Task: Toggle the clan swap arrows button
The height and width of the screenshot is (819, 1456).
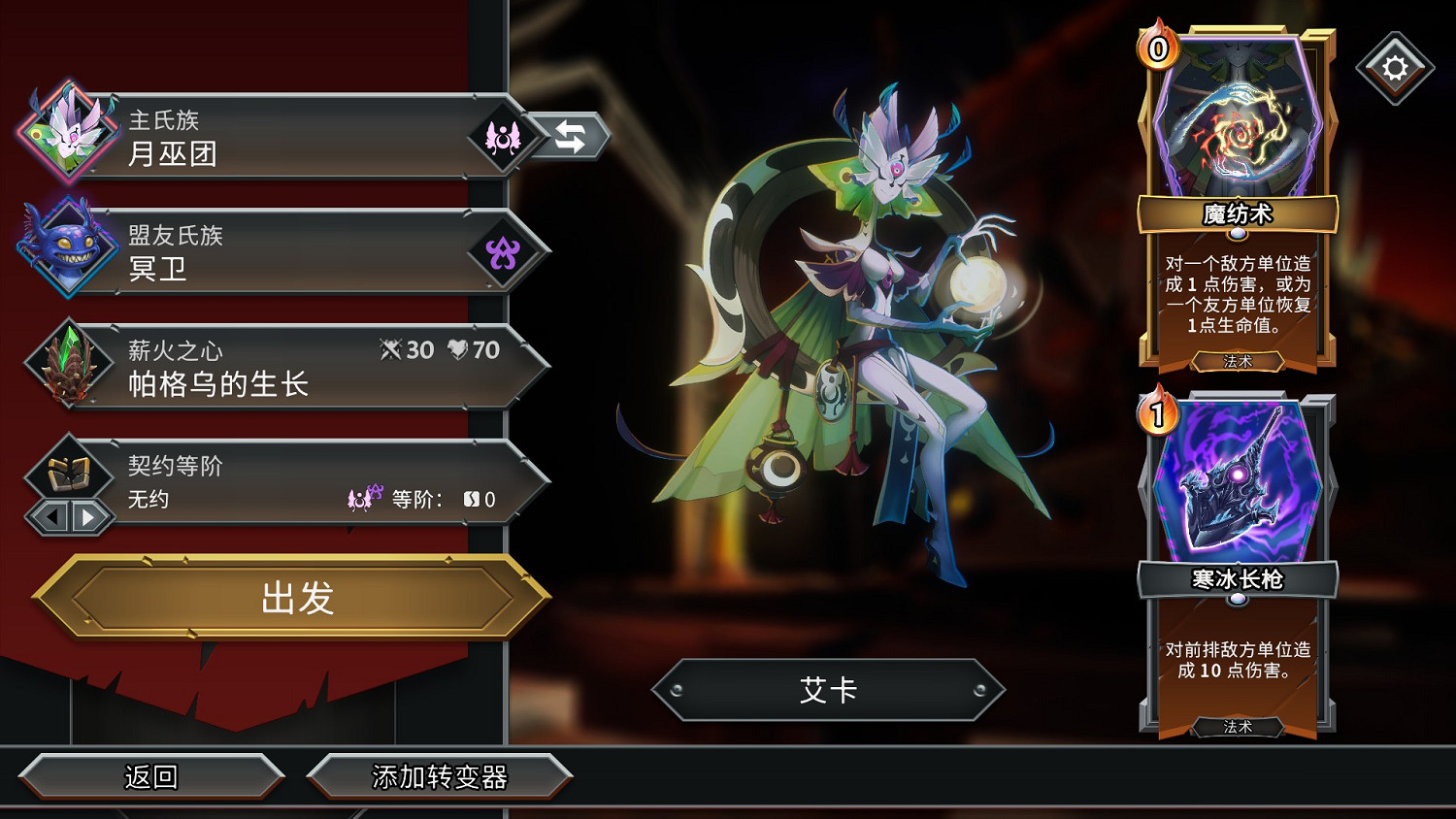Action: coord(572,137)
